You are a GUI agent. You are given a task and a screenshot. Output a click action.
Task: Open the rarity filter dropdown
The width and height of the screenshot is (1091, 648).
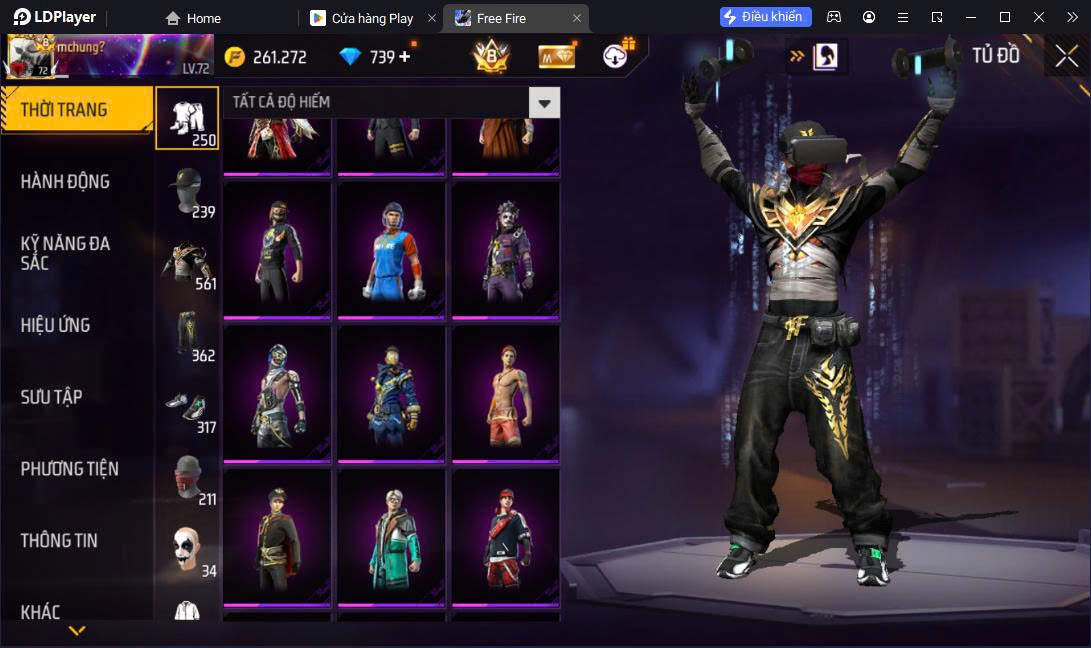[544, 102]
